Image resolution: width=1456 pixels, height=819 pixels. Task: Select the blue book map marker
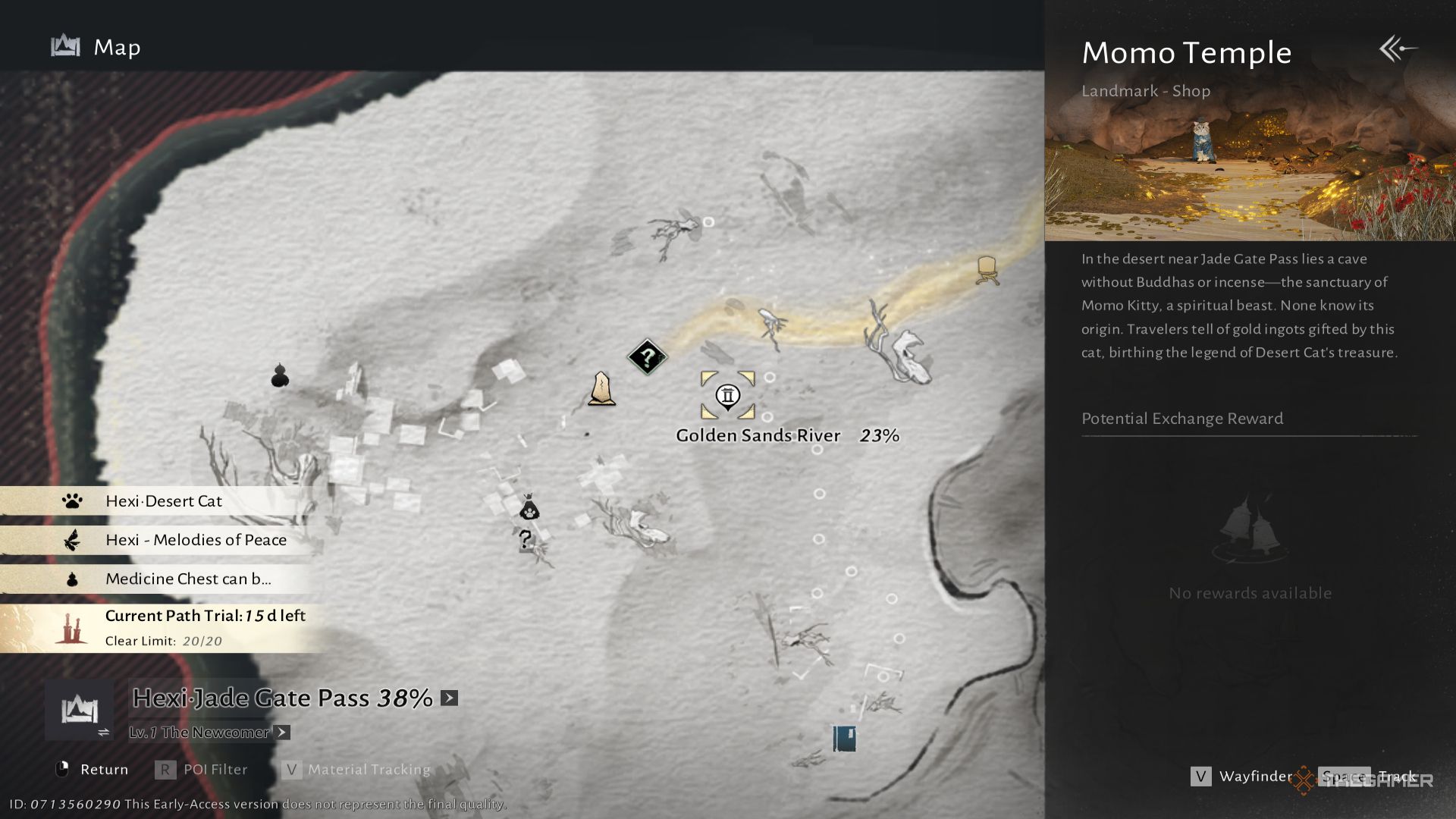tap(844, 738)
